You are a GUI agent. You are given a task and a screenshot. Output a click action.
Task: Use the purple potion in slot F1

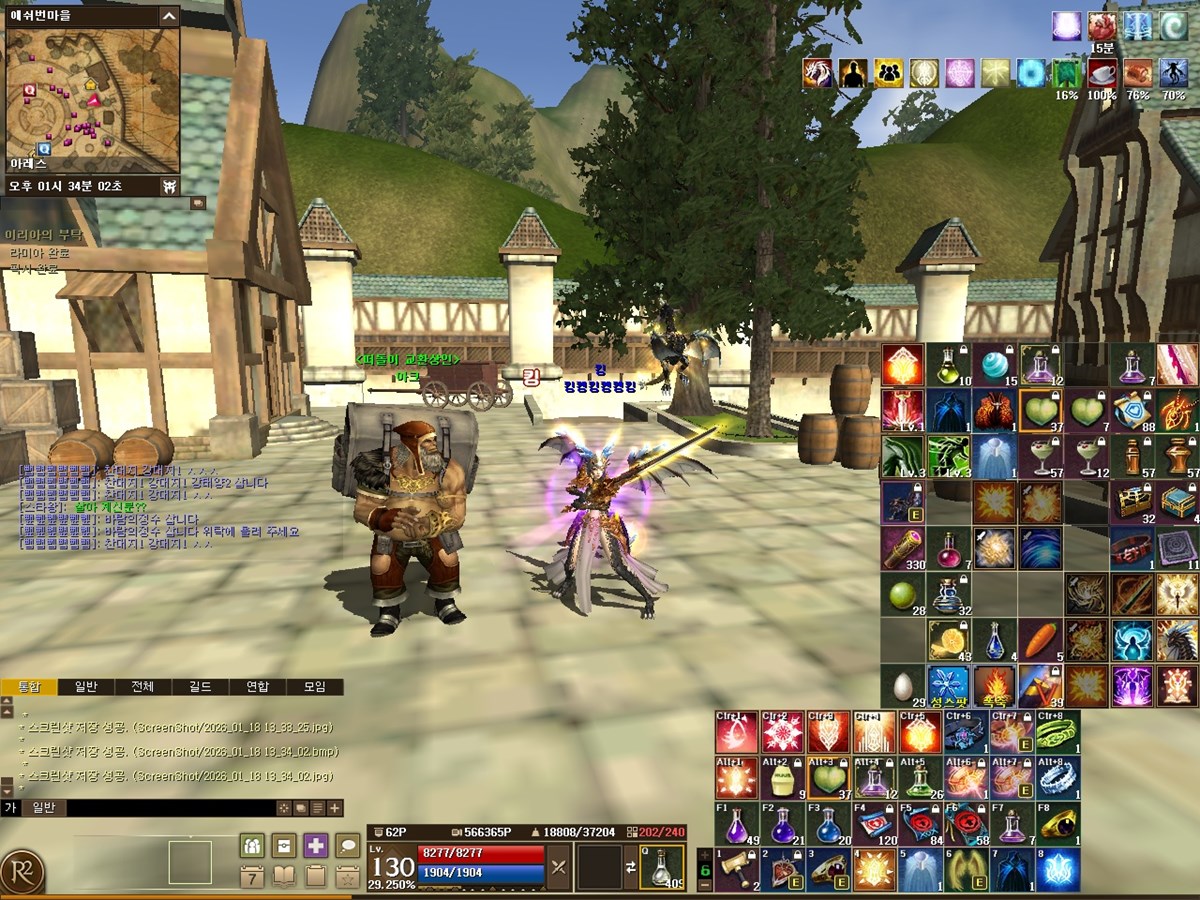735,824
